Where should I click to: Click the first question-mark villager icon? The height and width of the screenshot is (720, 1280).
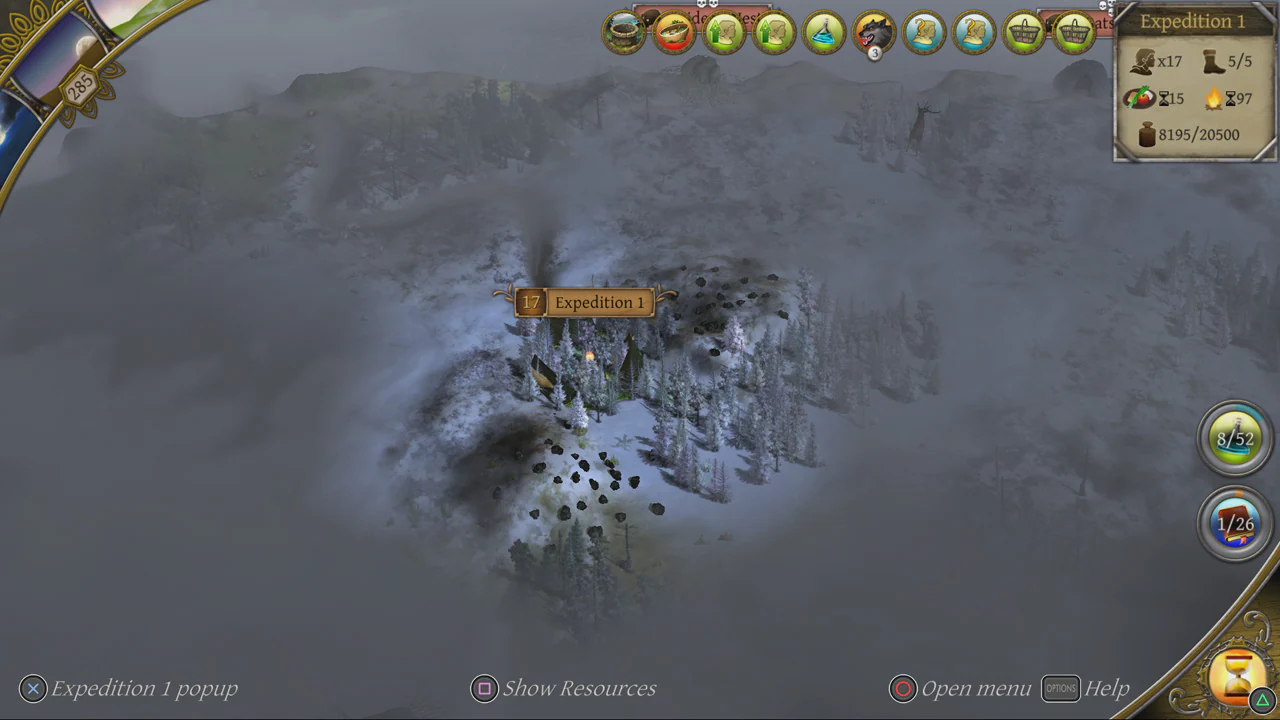[923, 32]
